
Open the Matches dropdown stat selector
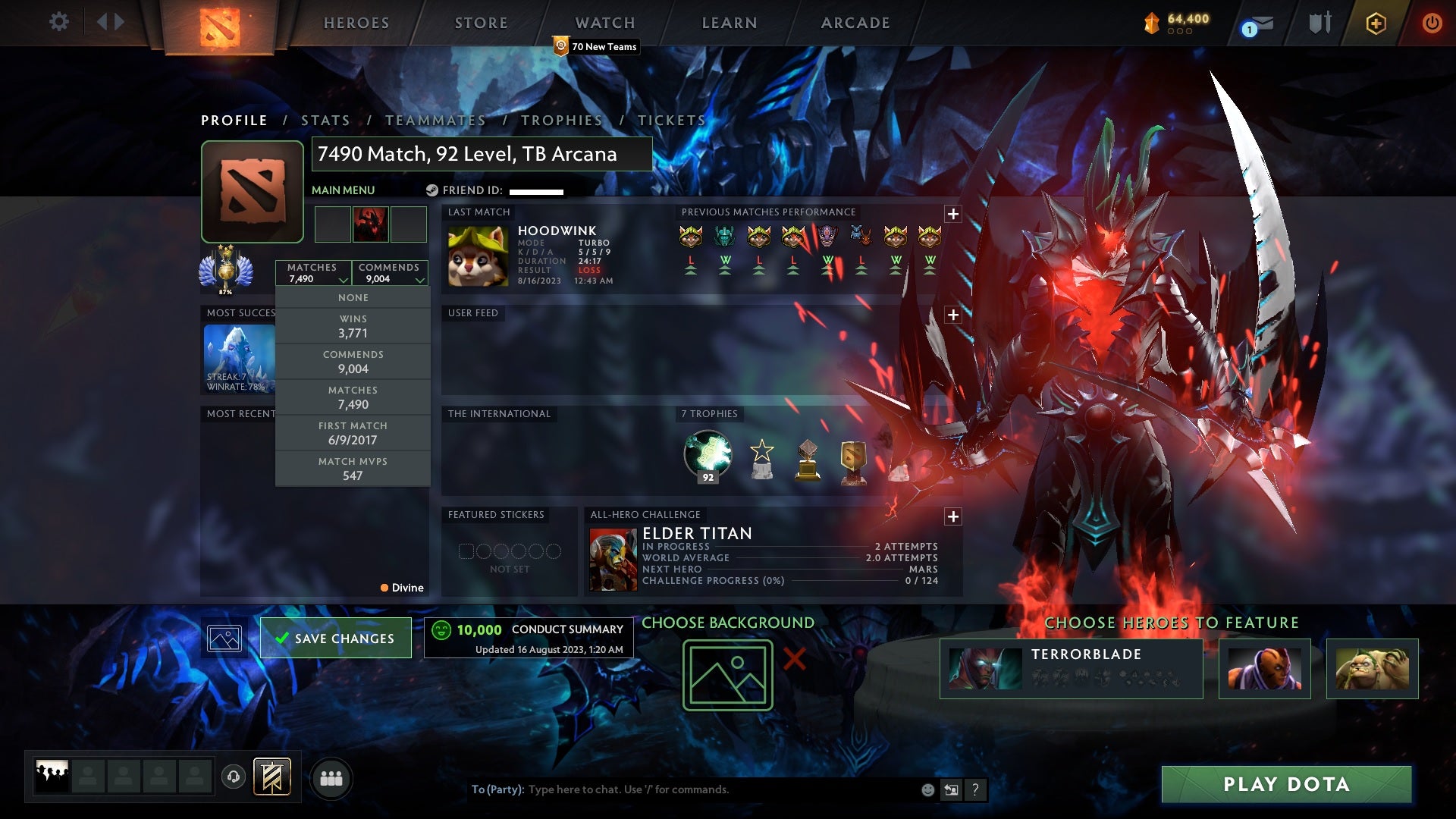coord(314,273)
